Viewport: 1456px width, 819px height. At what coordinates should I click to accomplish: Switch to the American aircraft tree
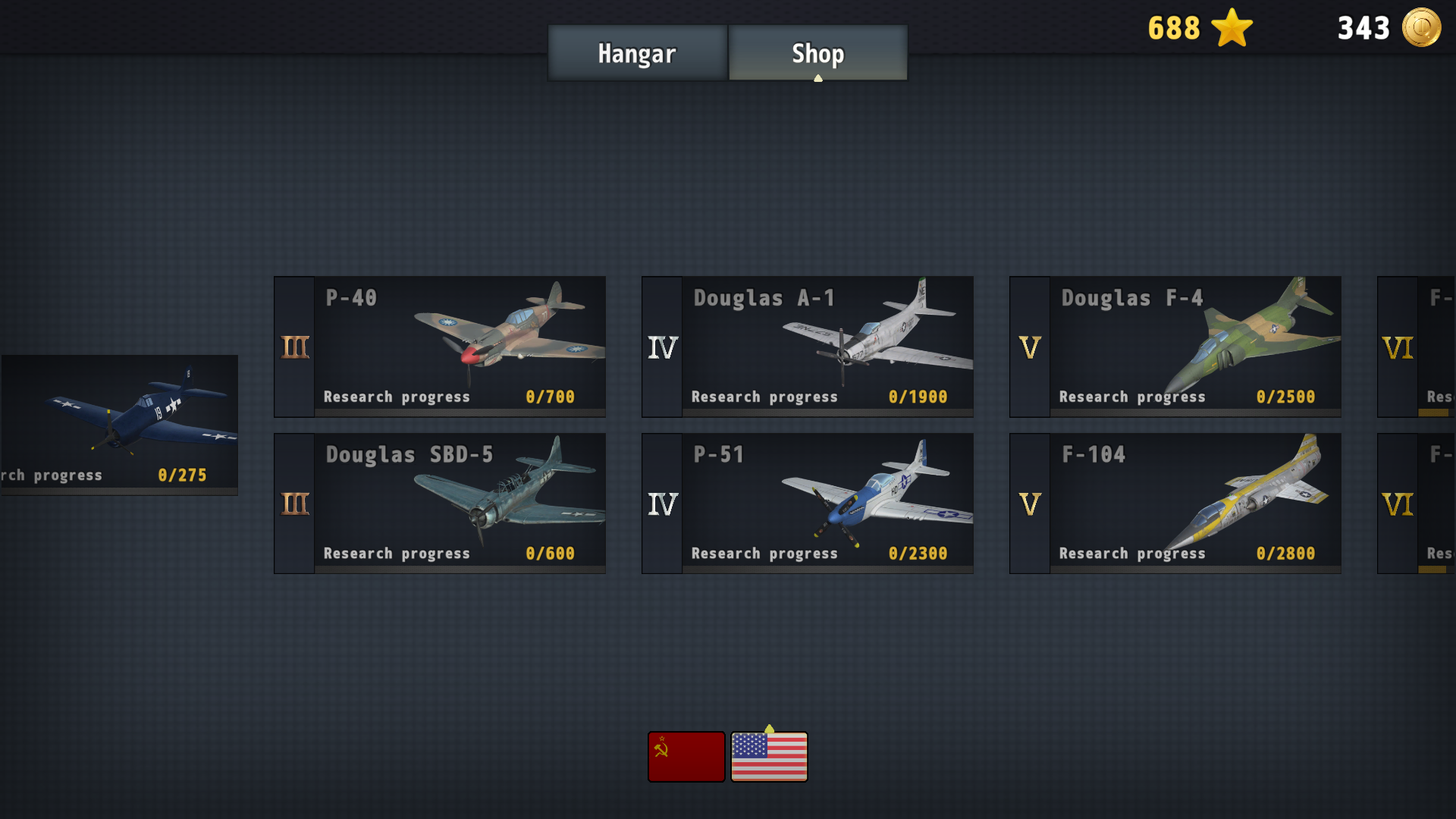768,755
